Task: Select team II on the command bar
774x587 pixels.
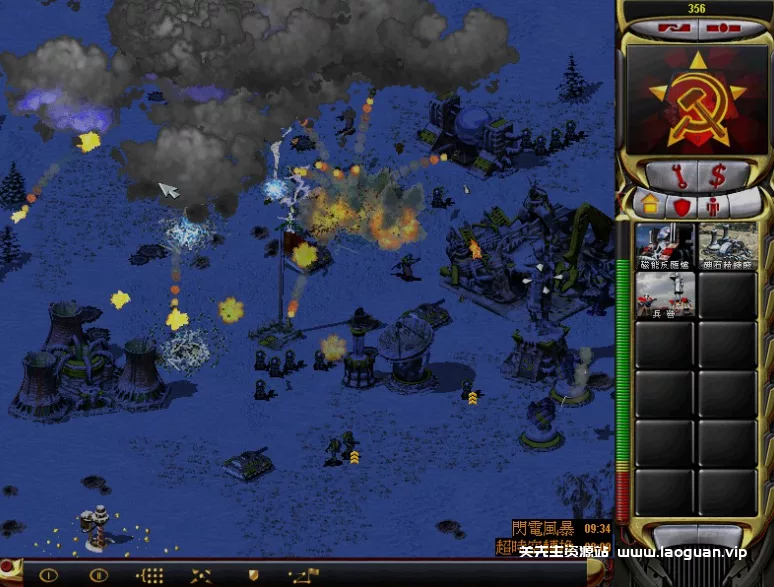Action: 98,575
